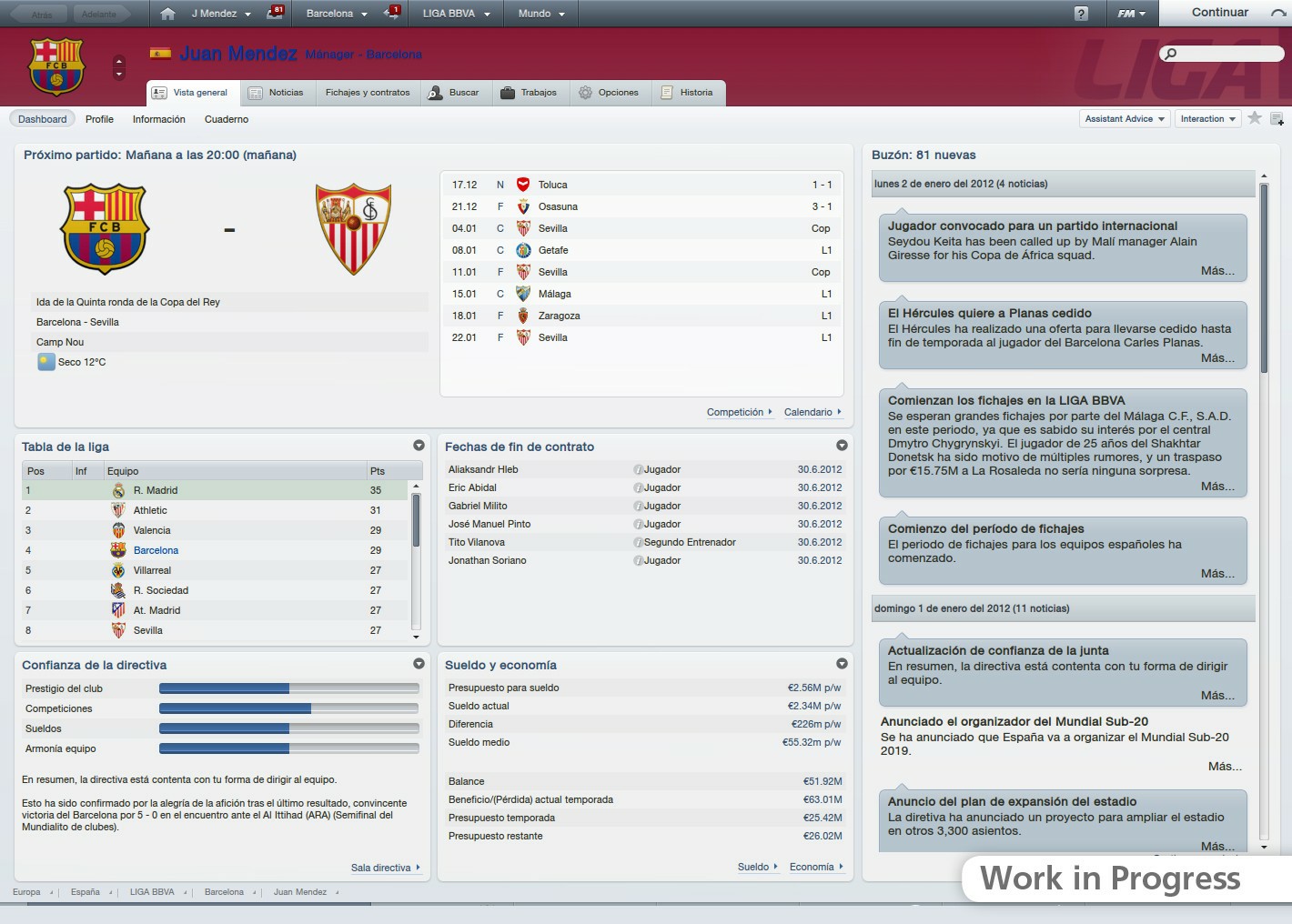1292x924 pixels.
Task: Click the help question mark icon
Action: pyautogui.click(x=1083, y=13)
